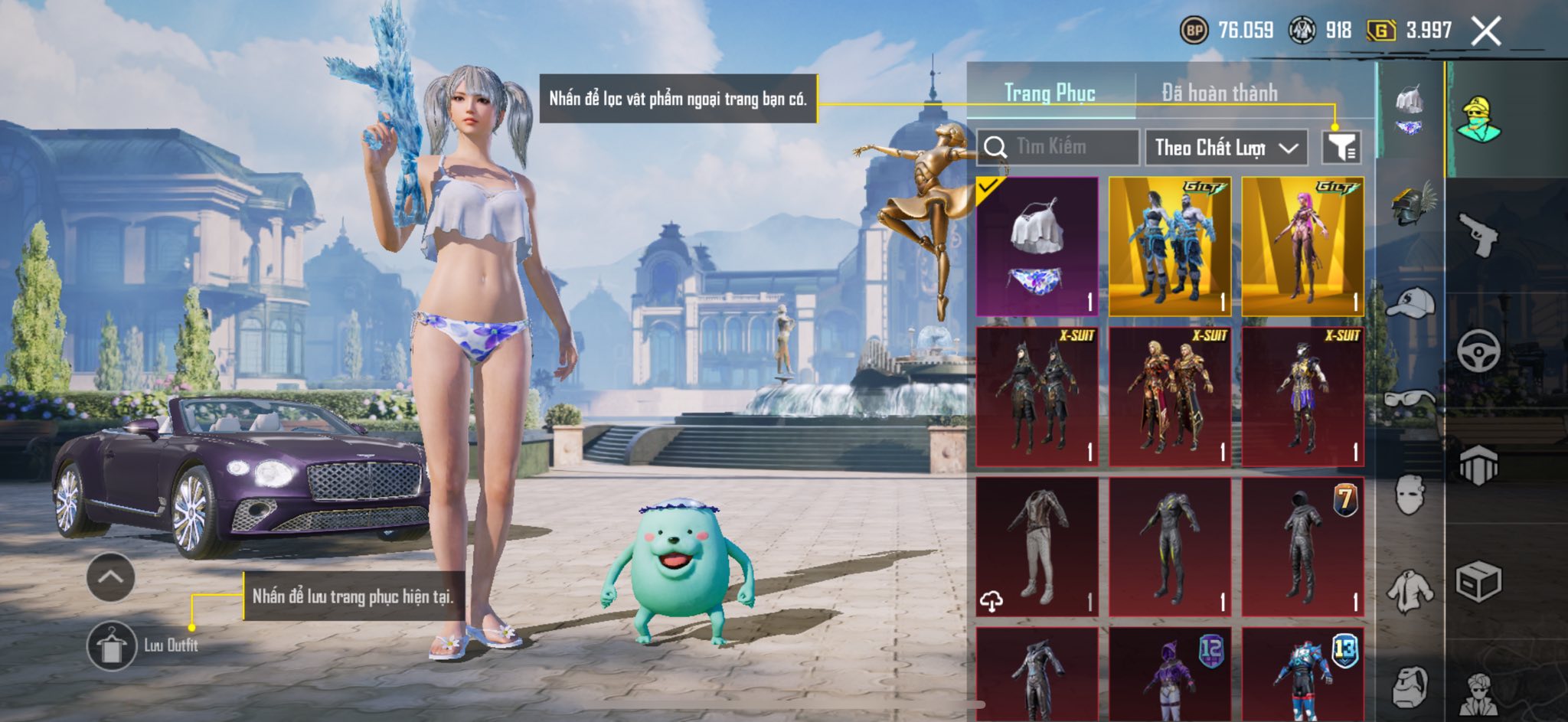The height and width of the screenshot is (722, 1568).
Task: Open the sunglasses eyewear category
Action: point(1410,399)
